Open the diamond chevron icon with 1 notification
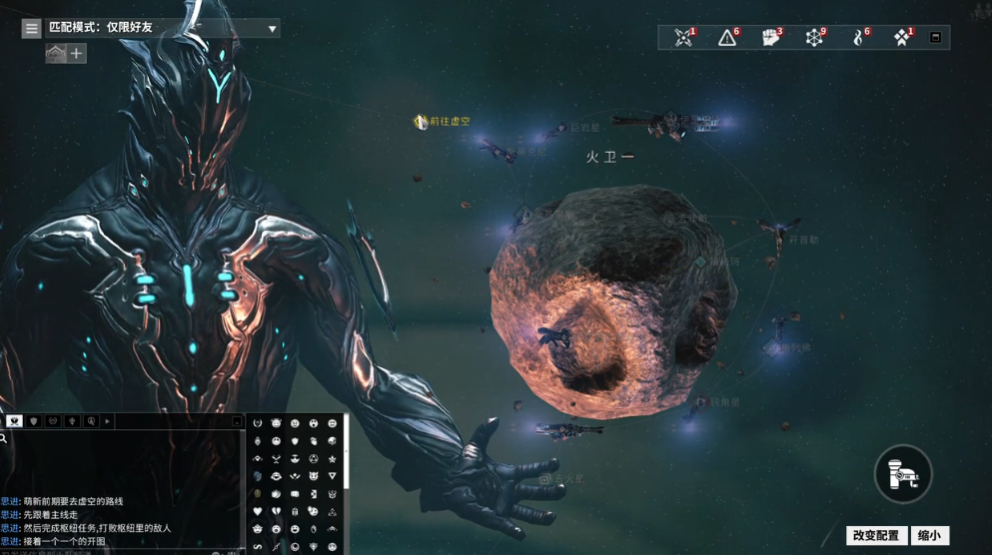Viewport: 992px width, 555px height. click(902, 38)
